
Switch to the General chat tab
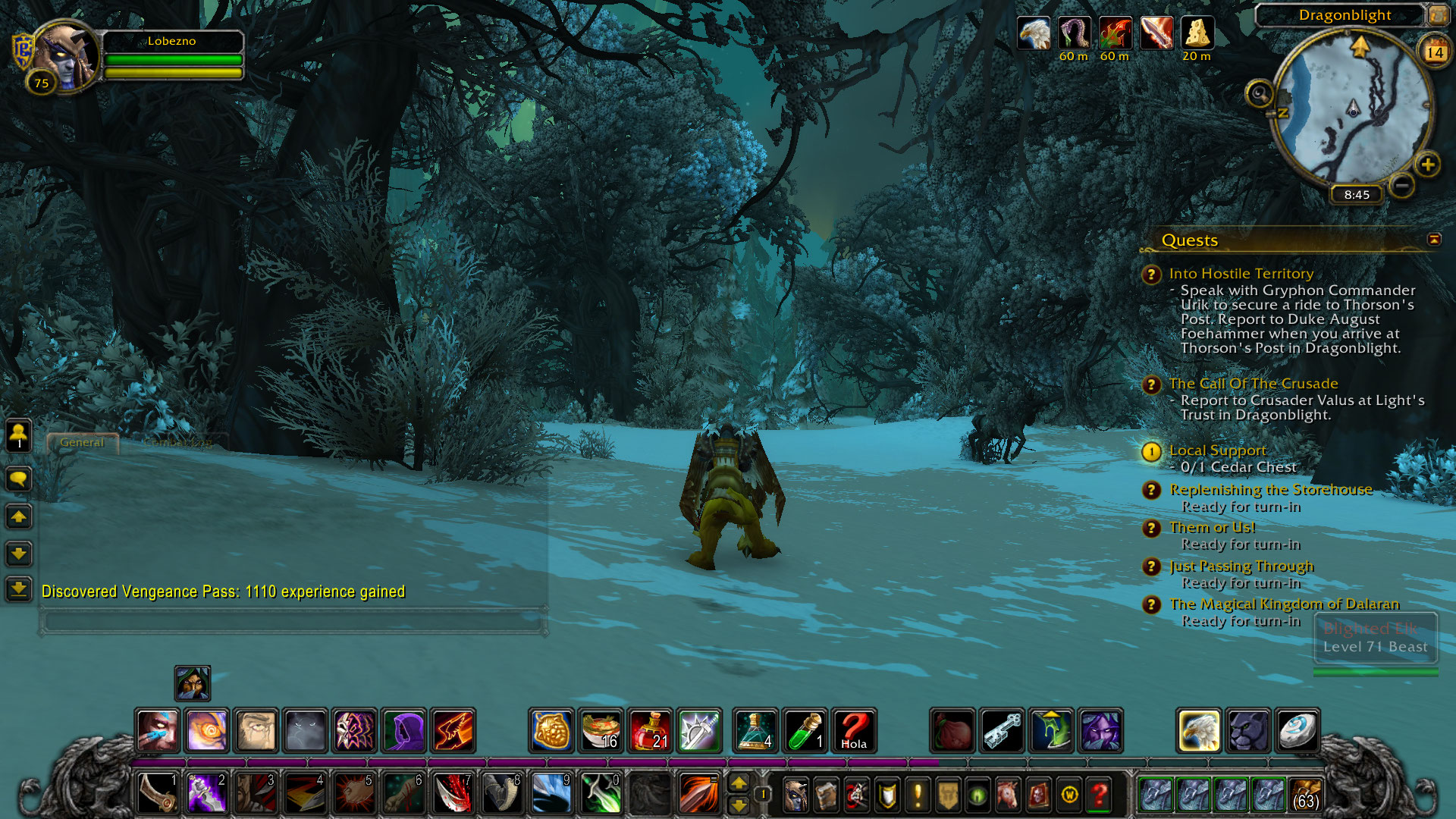(82, 442)
